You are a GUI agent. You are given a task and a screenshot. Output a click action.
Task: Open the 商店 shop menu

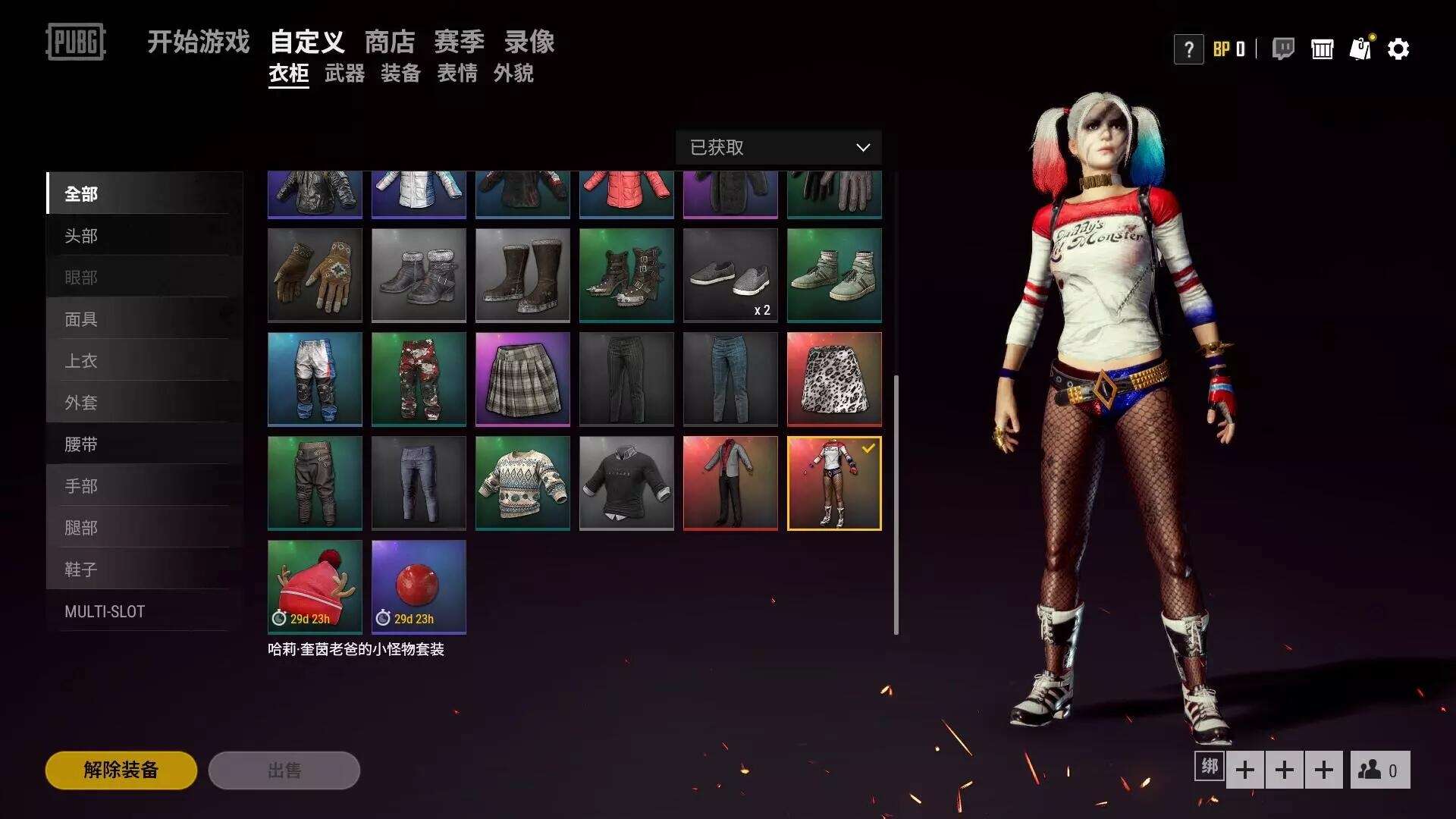[x=390, y=42]
